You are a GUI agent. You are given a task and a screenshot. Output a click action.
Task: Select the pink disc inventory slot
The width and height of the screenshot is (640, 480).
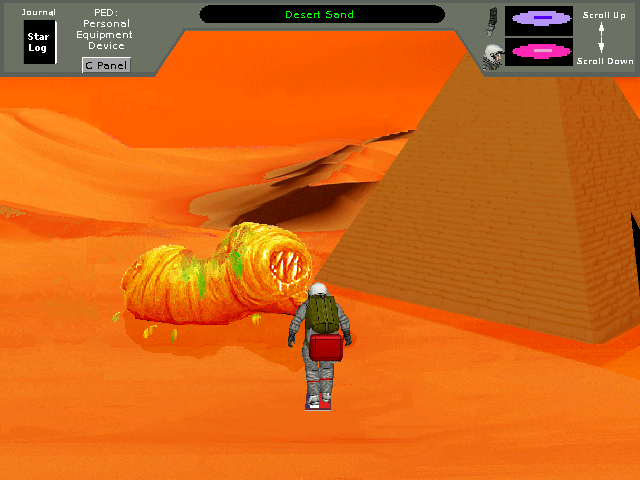[539, 51]
